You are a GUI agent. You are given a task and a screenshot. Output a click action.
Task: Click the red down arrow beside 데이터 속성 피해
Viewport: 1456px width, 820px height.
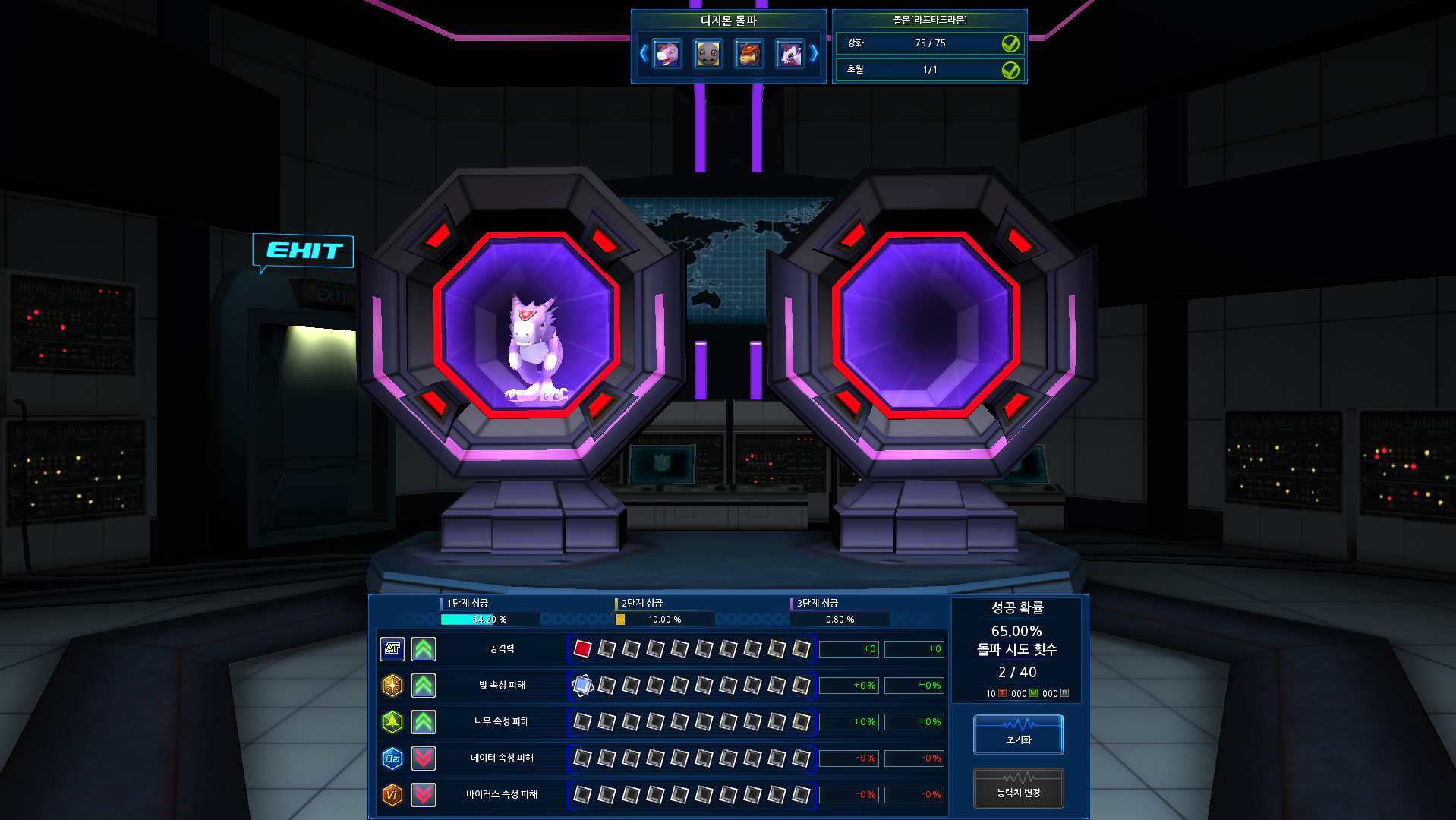pyautogui.click(x=424, y=758)
